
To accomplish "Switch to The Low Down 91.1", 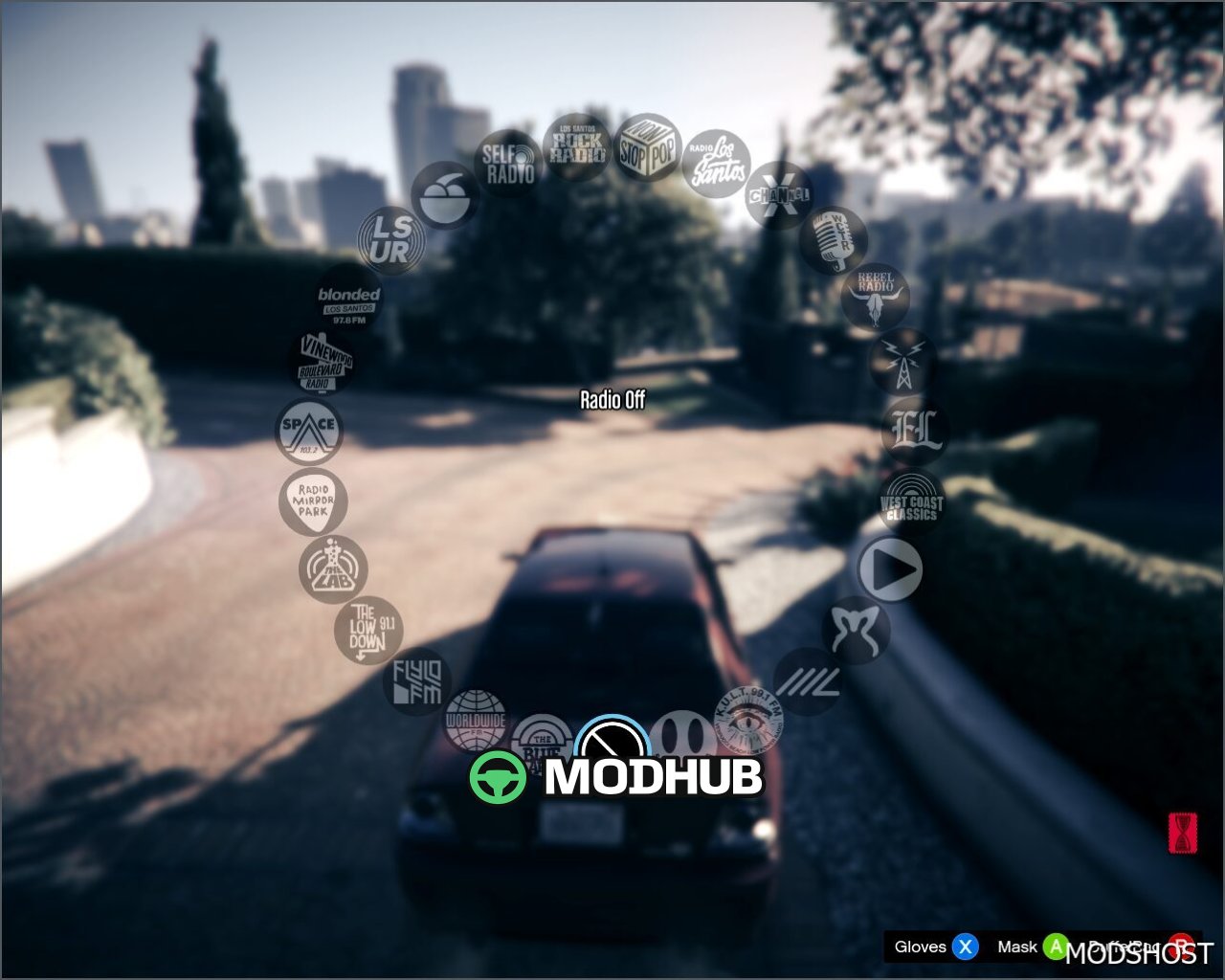I will (x=368, y=630).
